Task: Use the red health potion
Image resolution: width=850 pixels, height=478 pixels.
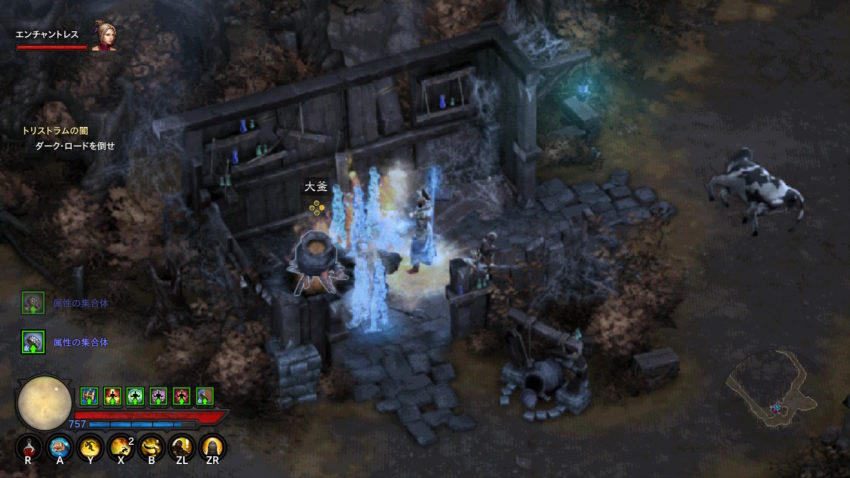Action: pos(30,447)
